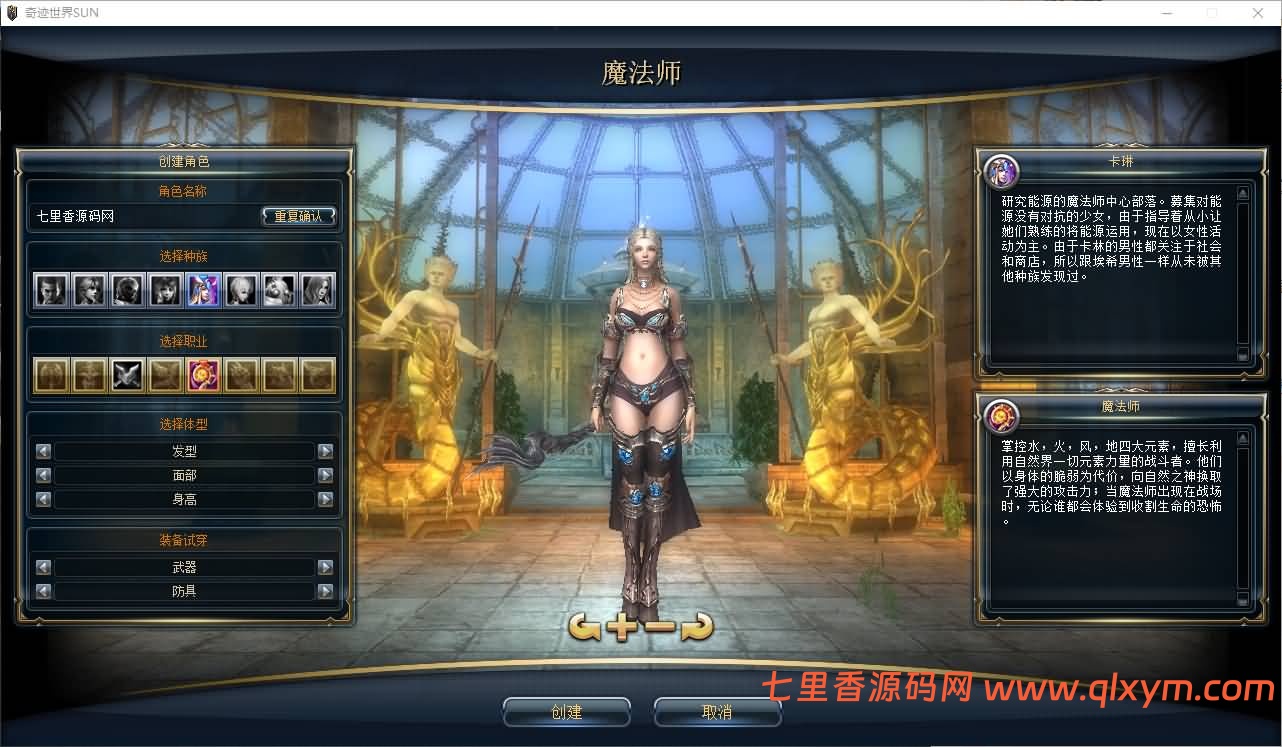Adjust height using the 身高 right arrow
Screen dimensions: 1282x747
pos(325,498)
